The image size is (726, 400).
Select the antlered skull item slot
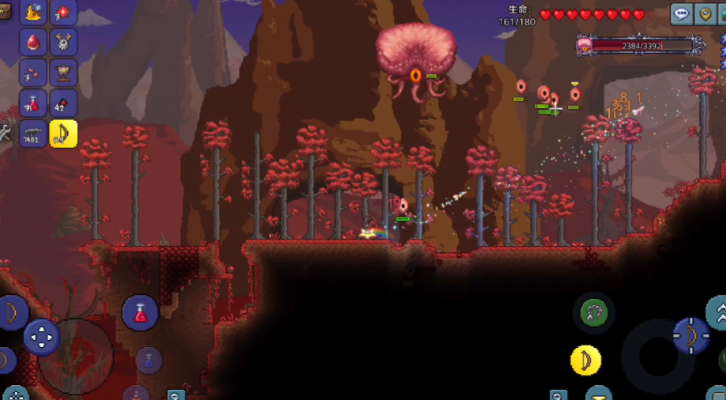[x=64, y=43]
